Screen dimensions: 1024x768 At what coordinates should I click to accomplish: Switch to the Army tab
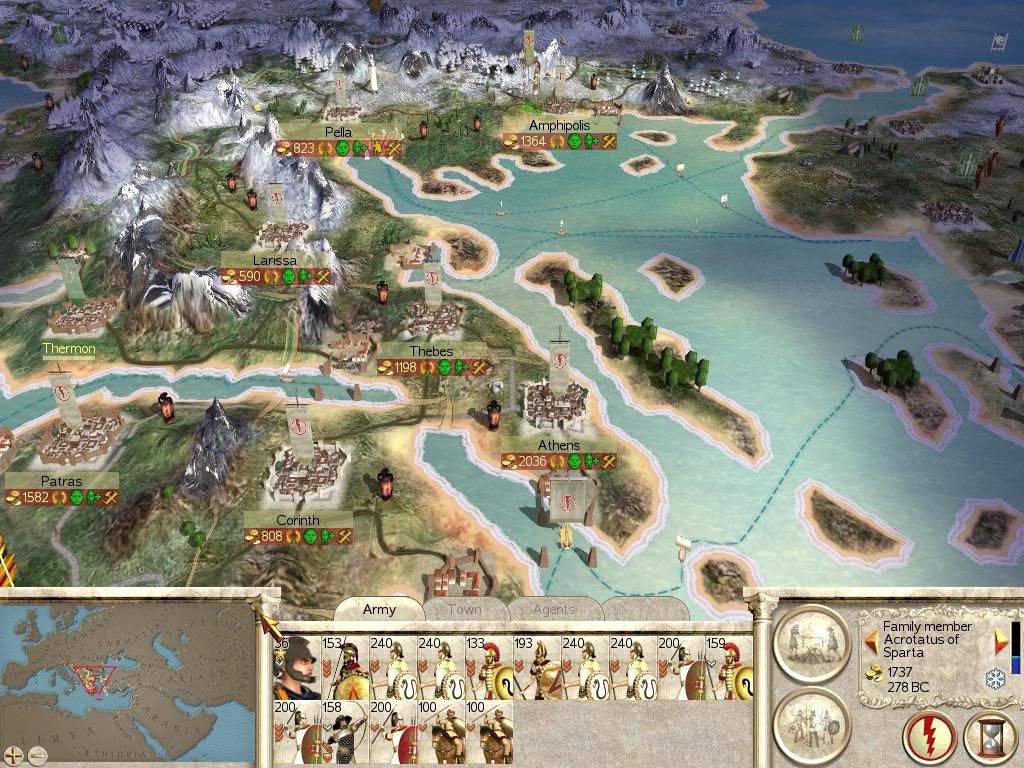(x=379, y=609)
